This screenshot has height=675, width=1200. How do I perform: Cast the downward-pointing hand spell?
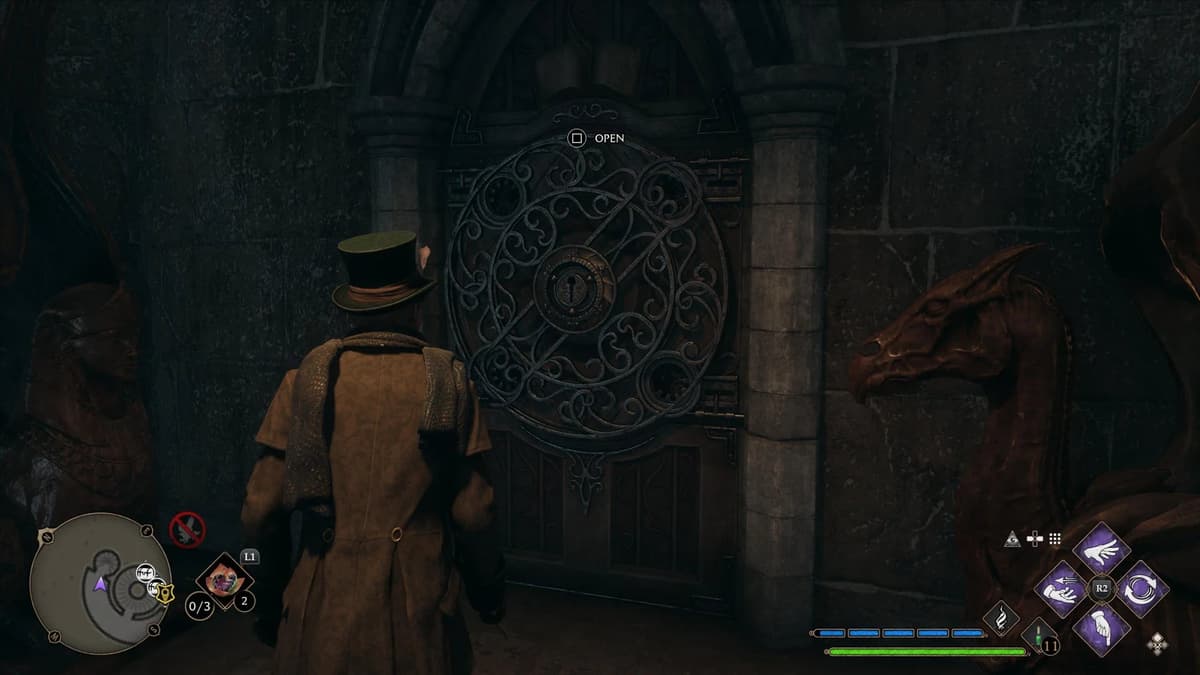coord(1101,629)
